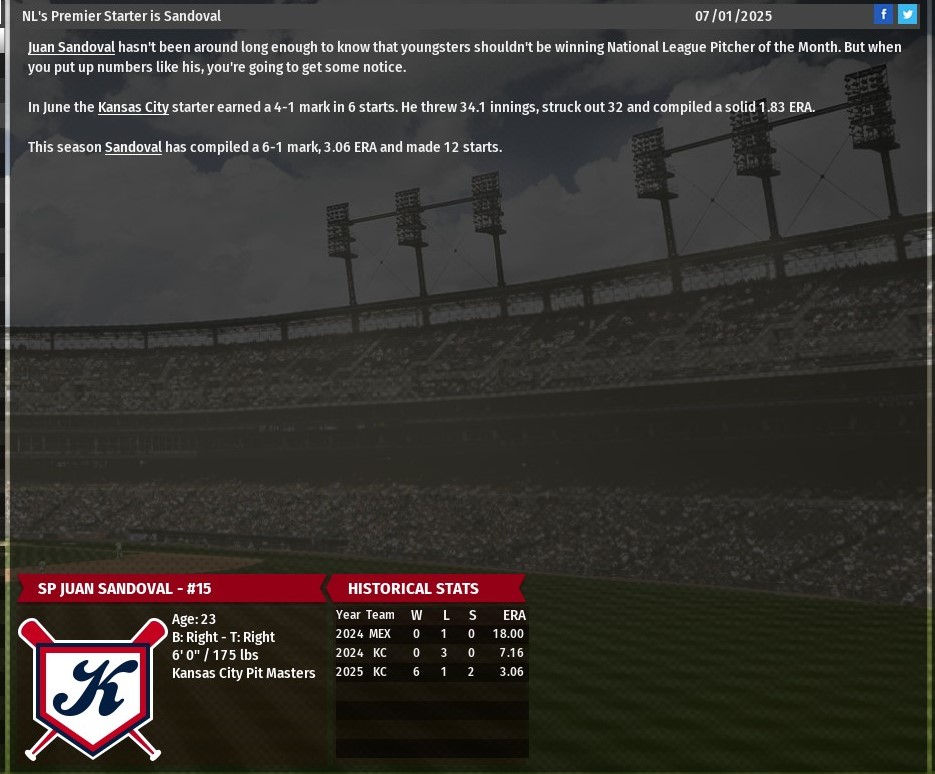Open the Kansas City Pit Masters logo
This screenshot has height=774, width=935.
pyautogui.click(x=93, y=689)
